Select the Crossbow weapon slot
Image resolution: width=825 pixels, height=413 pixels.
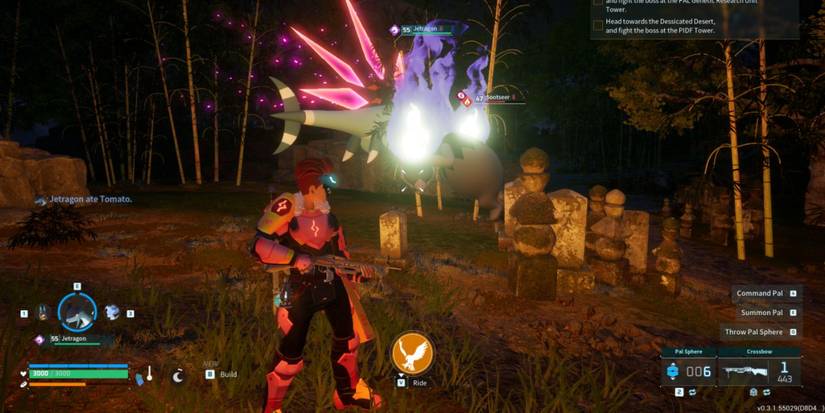click(759, 371)
